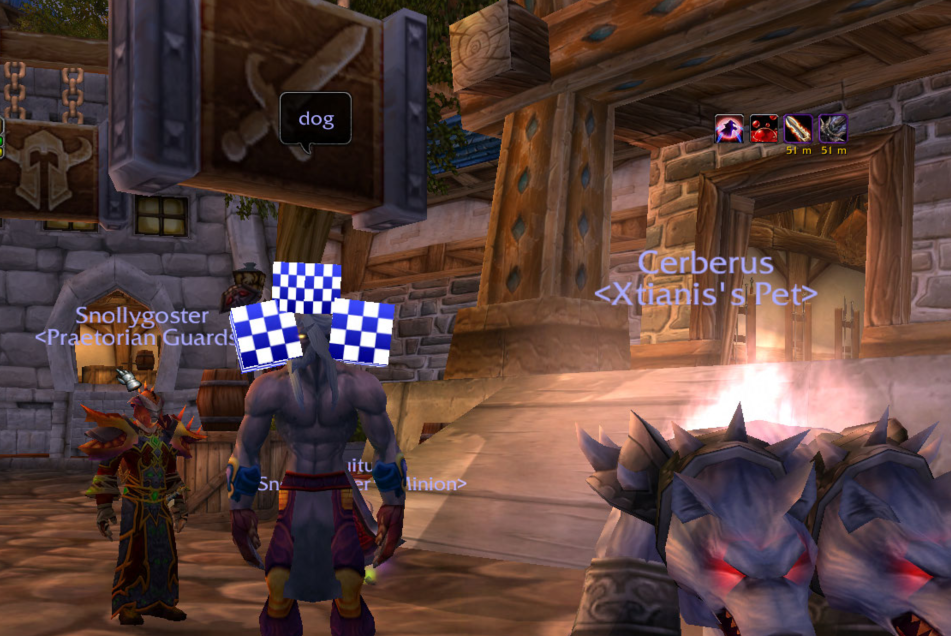Select the dark spiked weapon buff icon

[x=833, y=129]
